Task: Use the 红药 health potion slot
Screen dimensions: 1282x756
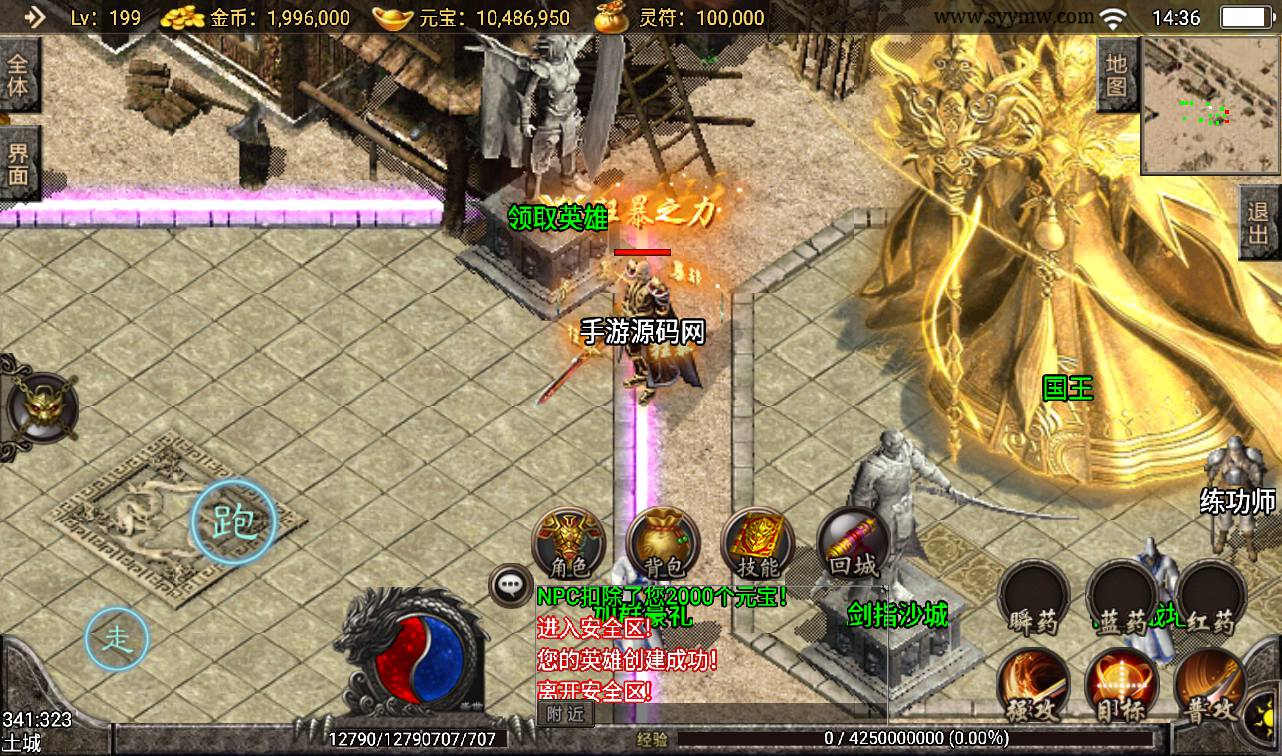Action: [1210, 599]
